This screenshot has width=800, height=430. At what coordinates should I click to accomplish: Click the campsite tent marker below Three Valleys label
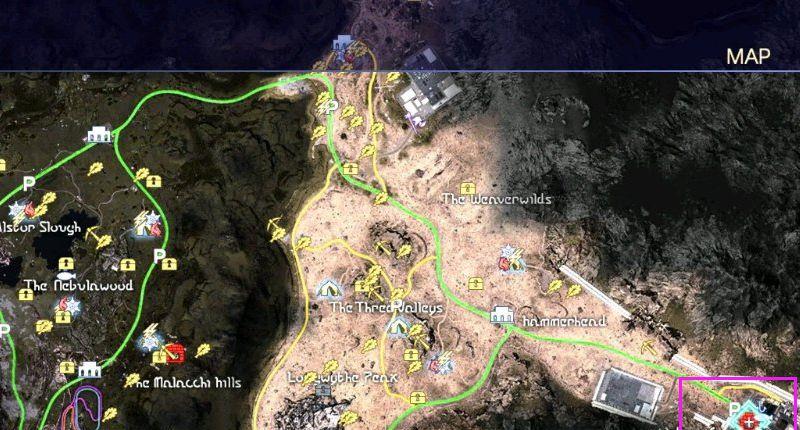397,327
